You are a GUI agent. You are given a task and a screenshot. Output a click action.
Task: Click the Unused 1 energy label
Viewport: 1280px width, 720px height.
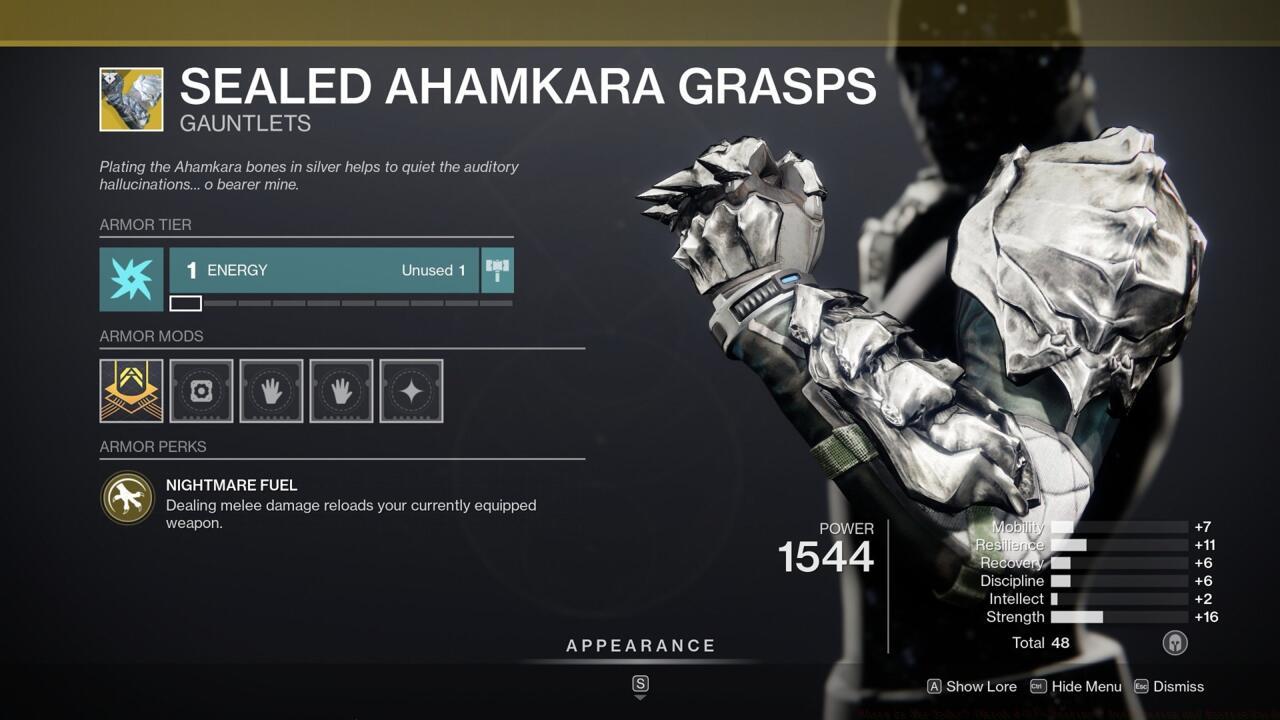(x=433, y=269)
